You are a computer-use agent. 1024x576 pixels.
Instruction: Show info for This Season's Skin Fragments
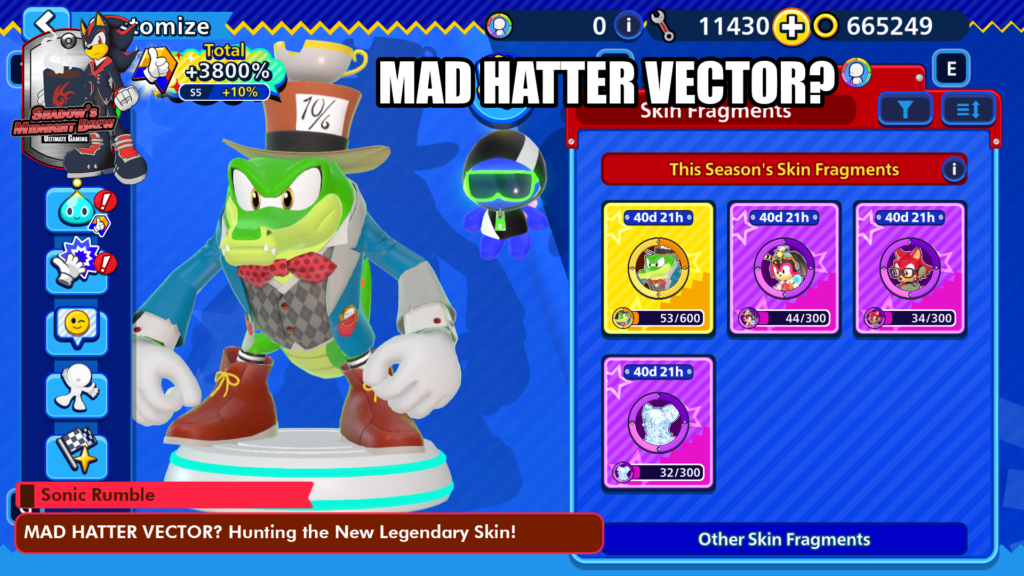[x=954, y=169]
